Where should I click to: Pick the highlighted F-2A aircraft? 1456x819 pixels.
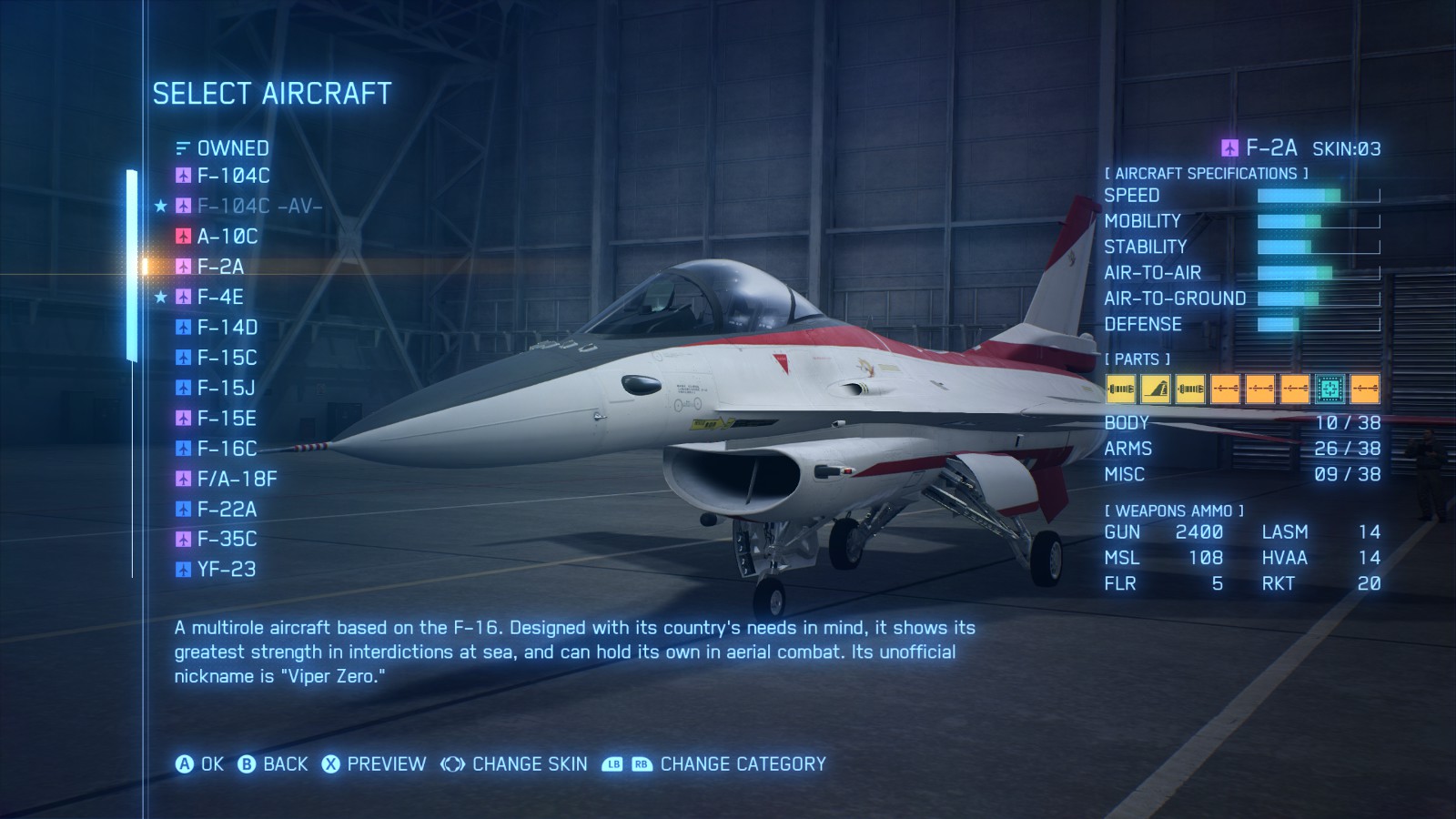[x=220, y=267]
